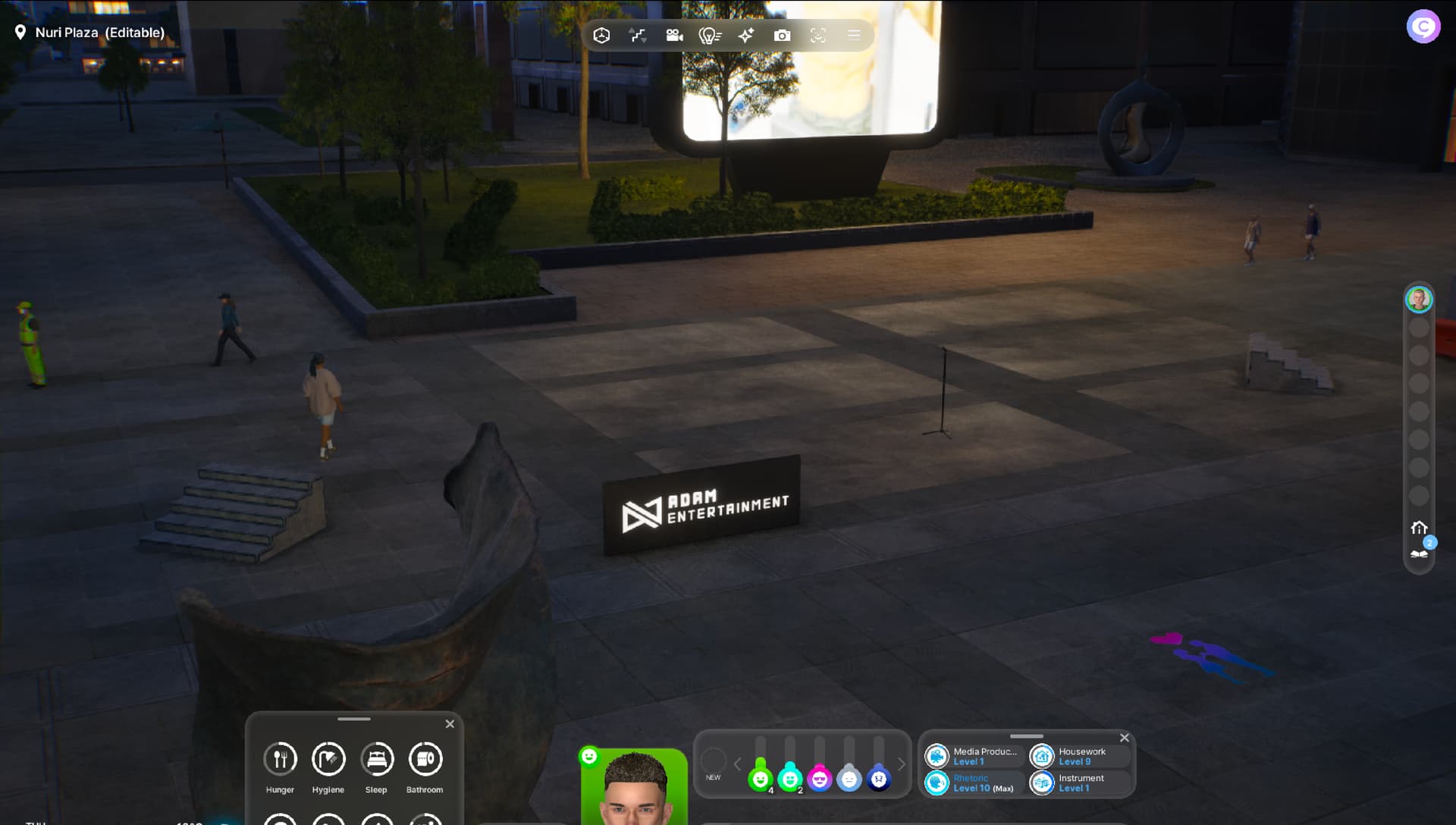Click the character portrait at bottom
Viewport: 1456px width, 825px height.
point(635,789)
